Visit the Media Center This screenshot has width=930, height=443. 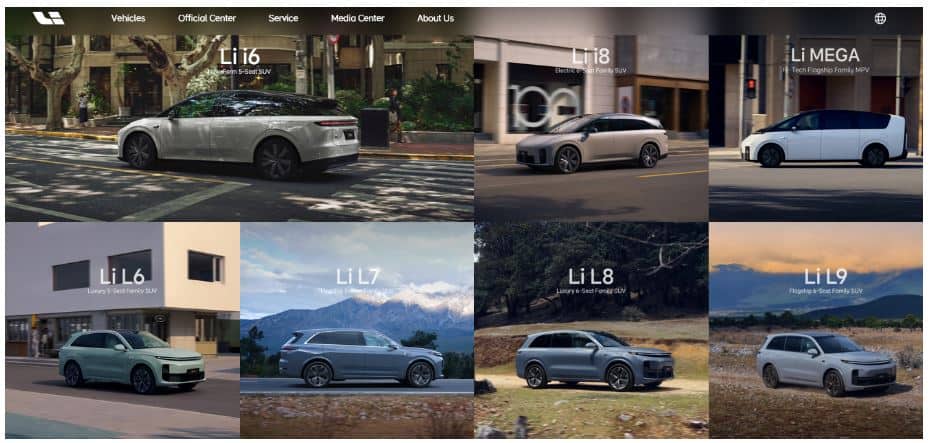tap(358, 18)
